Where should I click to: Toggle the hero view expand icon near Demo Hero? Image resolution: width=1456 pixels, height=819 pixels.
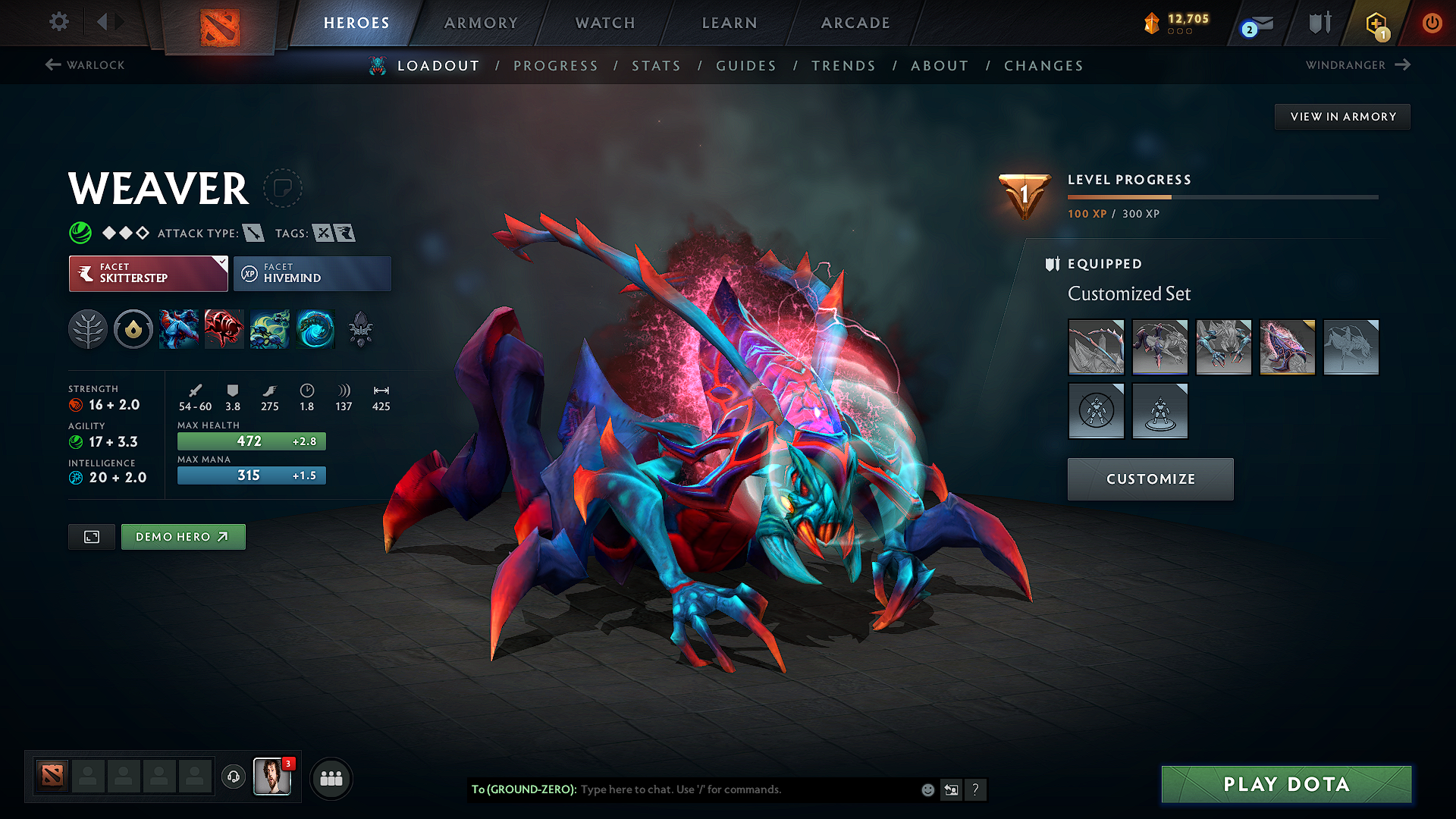(x=91, y=536)
